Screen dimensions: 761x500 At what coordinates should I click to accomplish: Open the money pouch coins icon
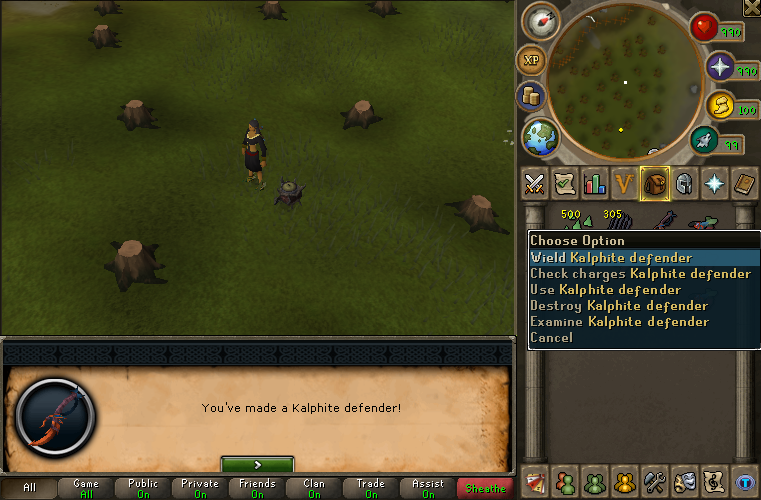point(530,97)
